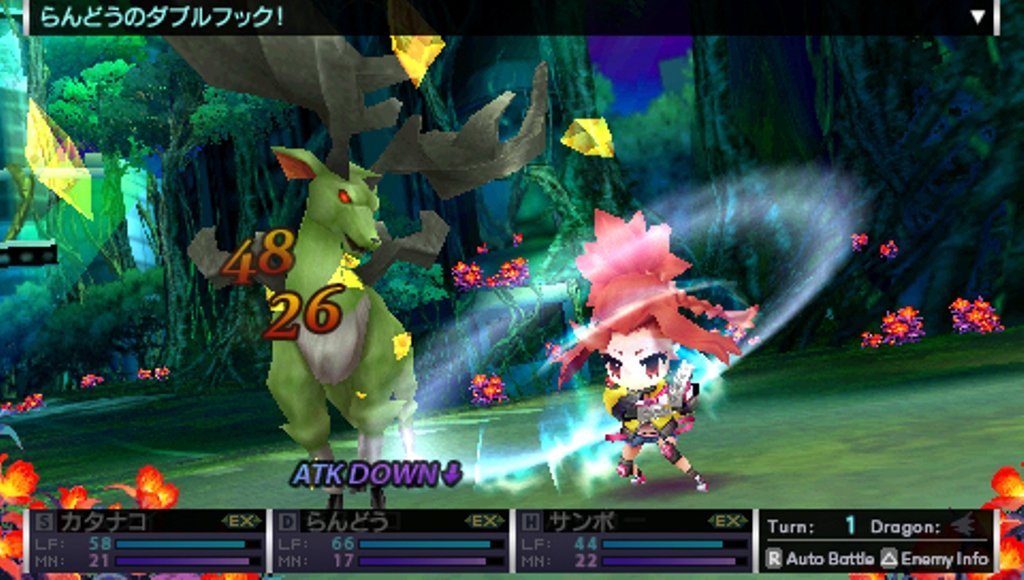
Task: Advance the battle message with the white arrow
Action: click(978, 17)
